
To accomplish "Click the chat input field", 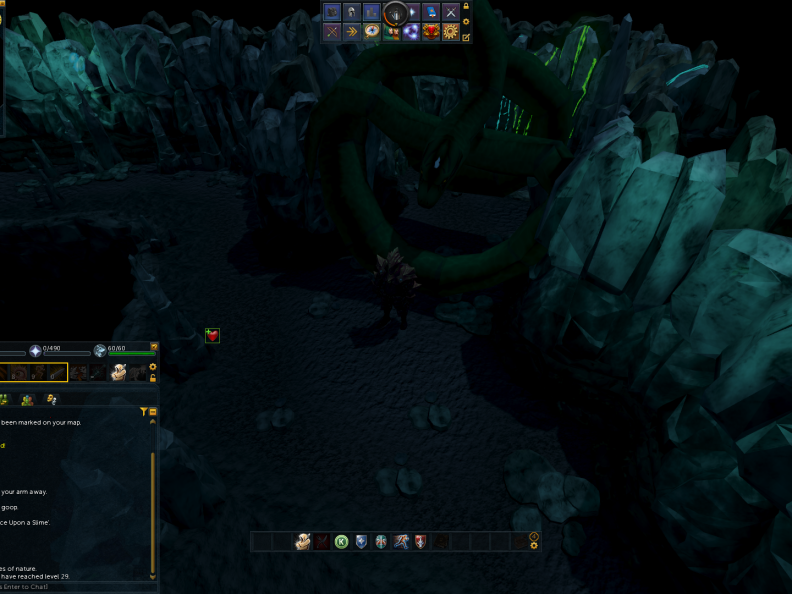I will coord(70,587).
